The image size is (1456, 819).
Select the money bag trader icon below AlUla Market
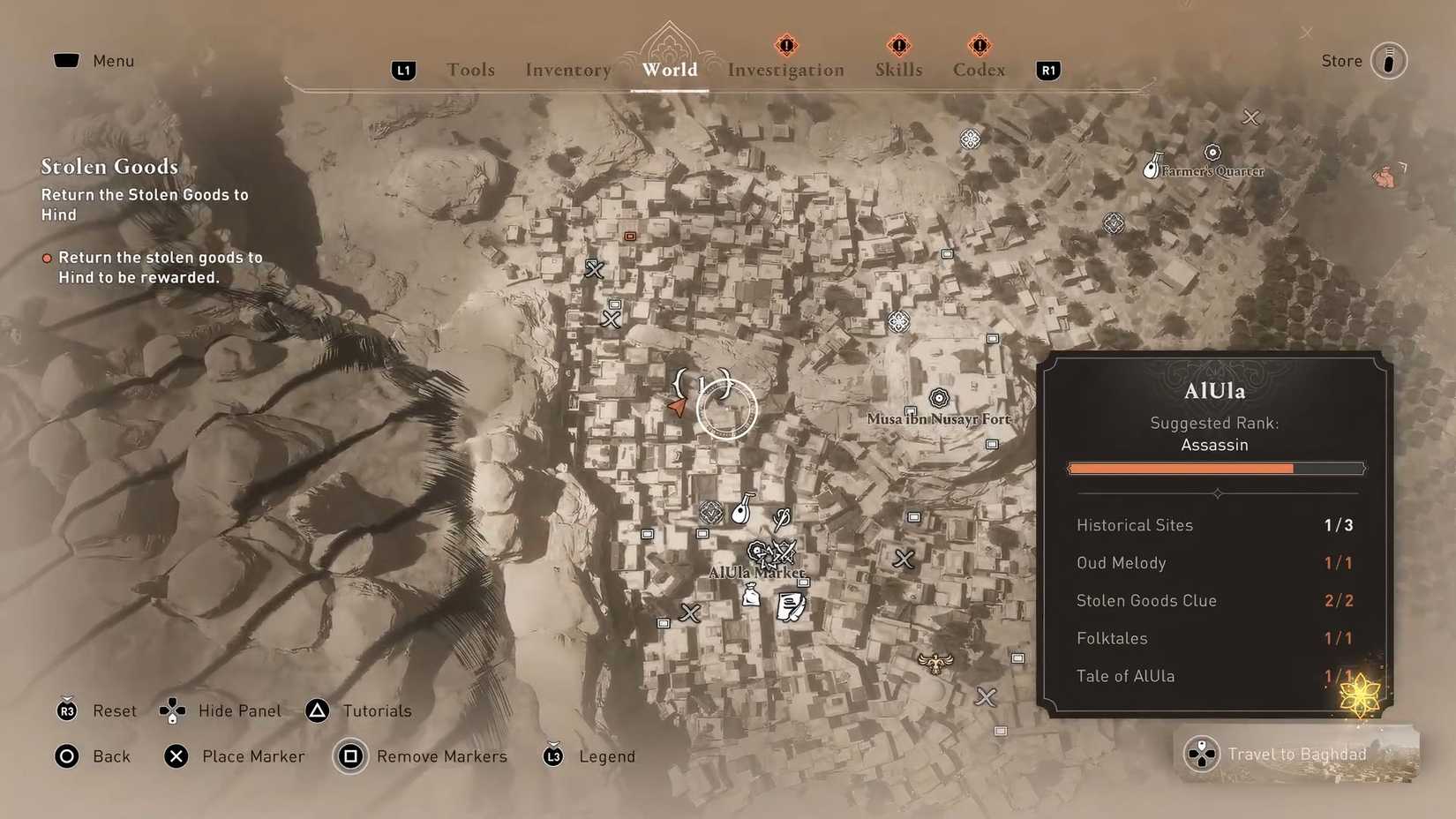[752, 595]
